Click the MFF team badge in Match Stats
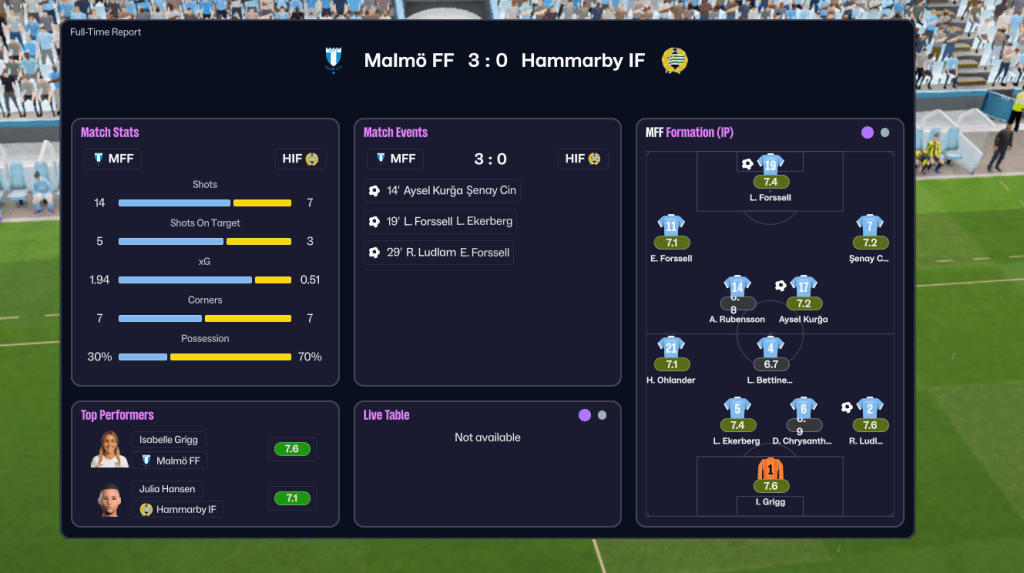1024x573 pixels. 113,158
